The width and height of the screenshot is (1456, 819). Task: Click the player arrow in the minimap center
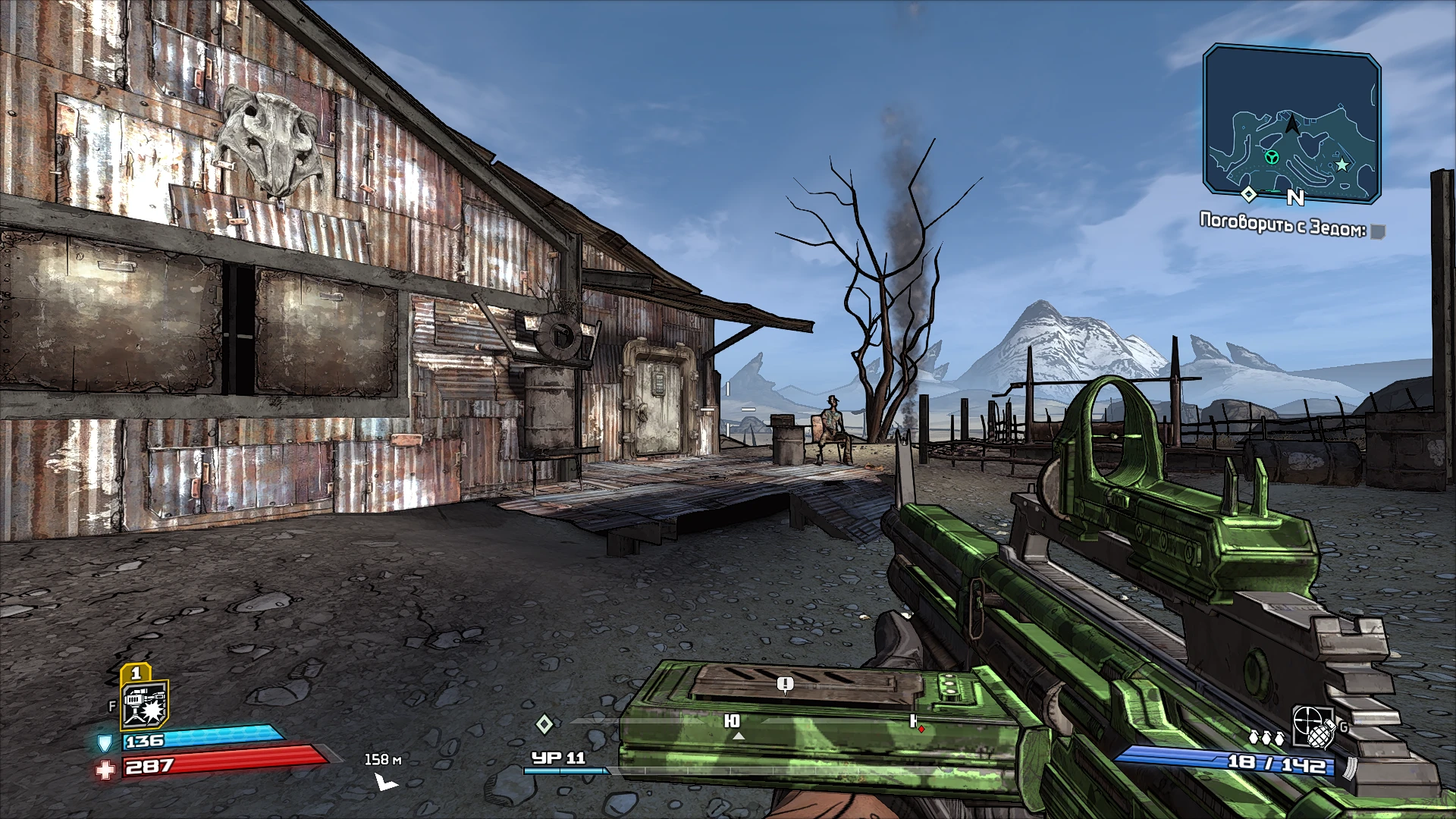[x=1291, y=123]
